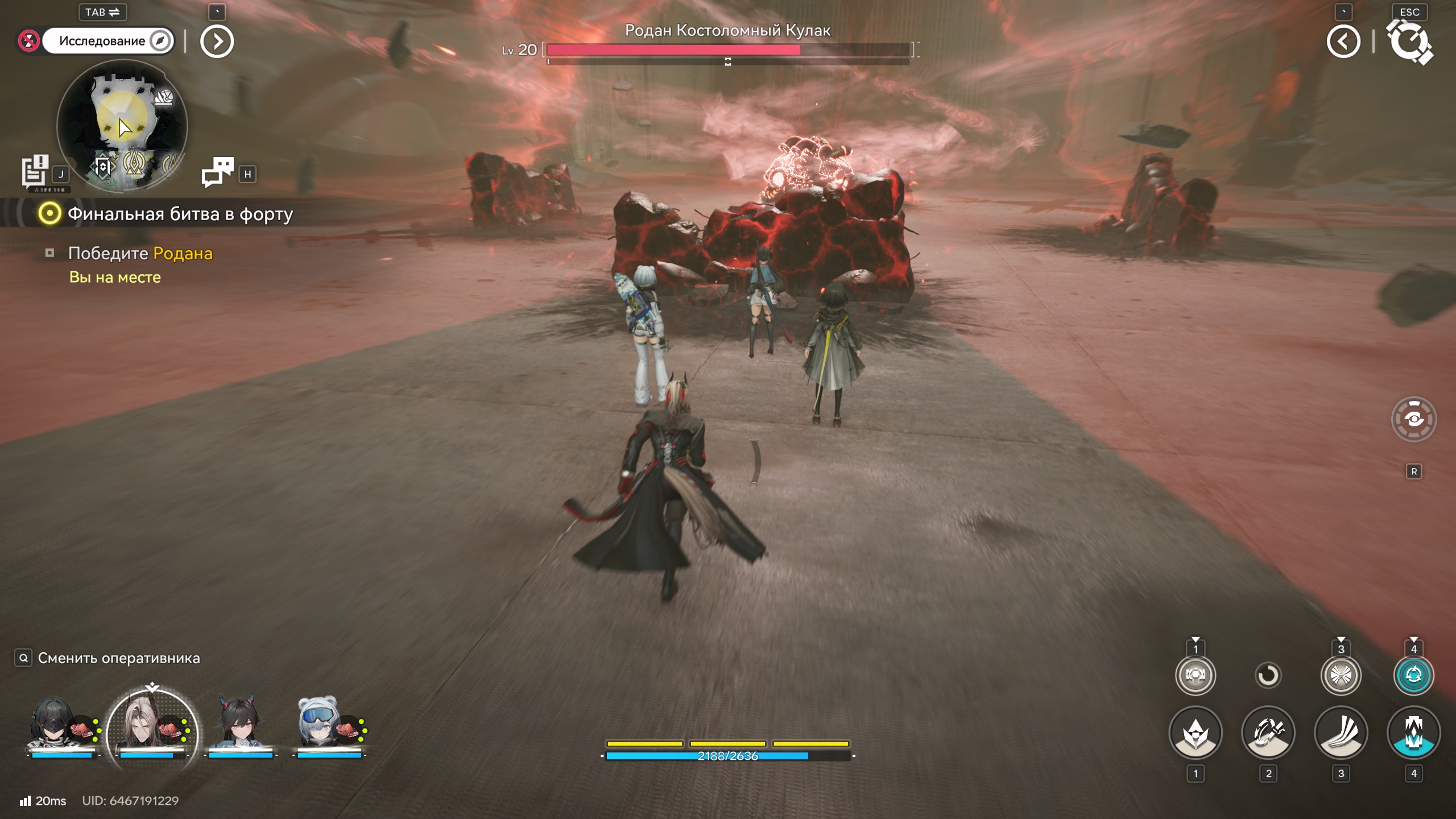Screen dimensions: 1456x819
Task: Trigger the cyan glowing combo skill icon
Action: [1414, 675]
